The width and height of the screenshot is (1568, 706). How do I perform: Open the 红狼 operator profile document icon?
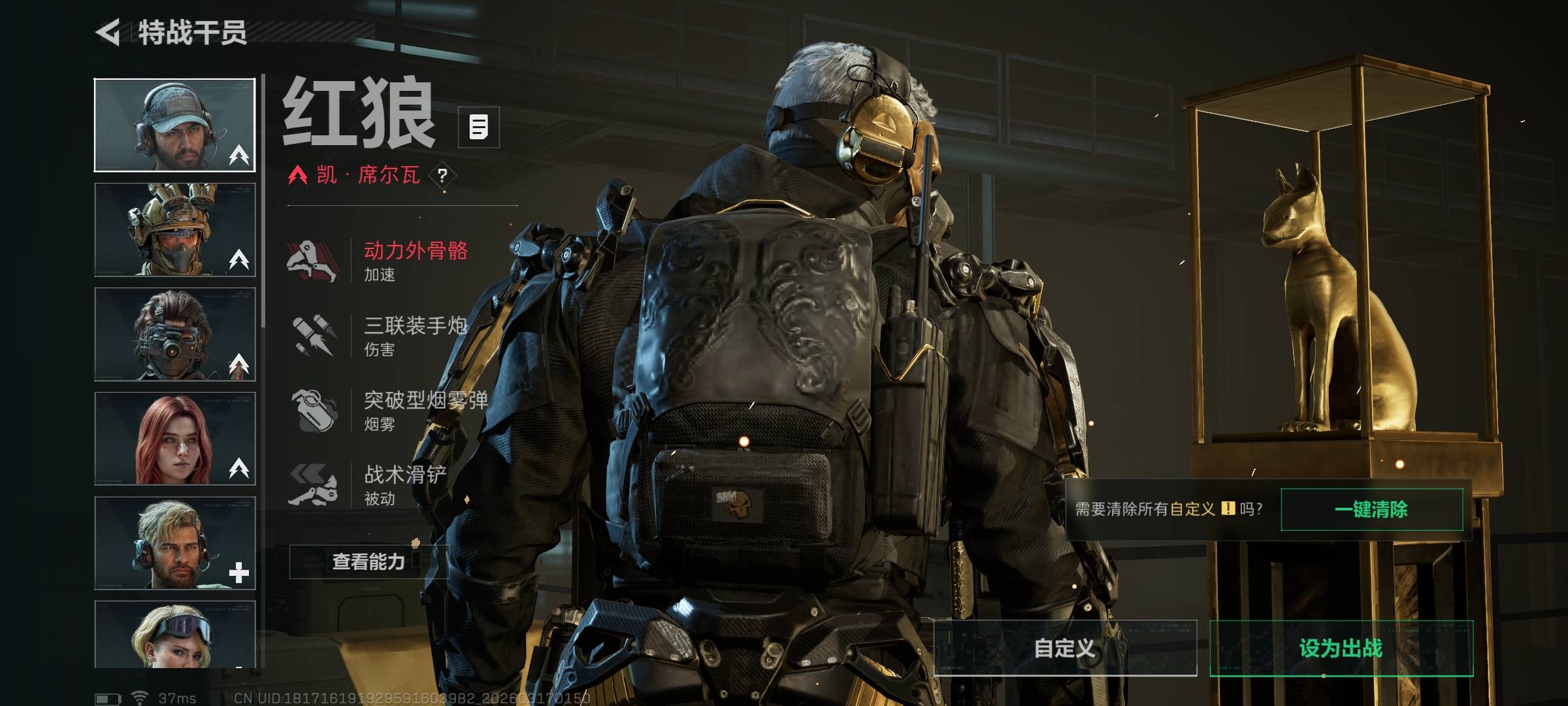pos(478,127)
